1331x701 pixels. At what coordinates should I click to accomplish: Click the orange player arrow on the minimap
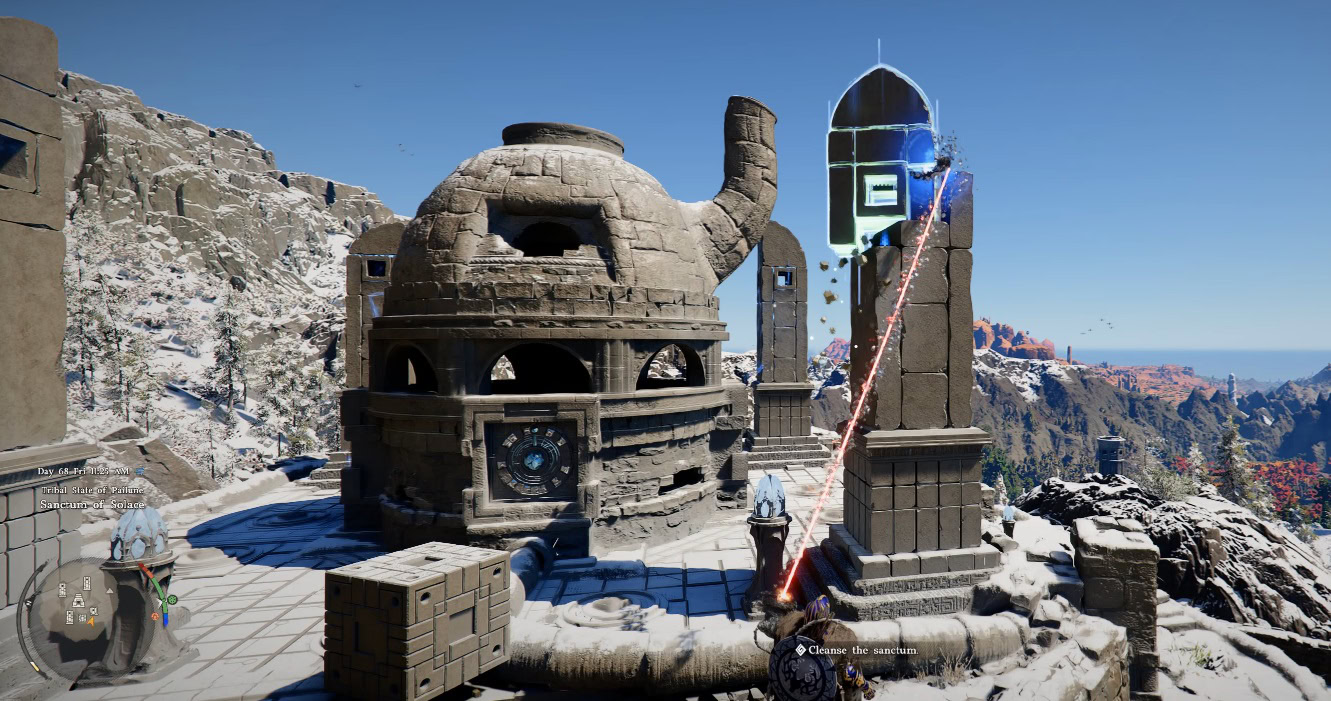[x=91, y=620]
